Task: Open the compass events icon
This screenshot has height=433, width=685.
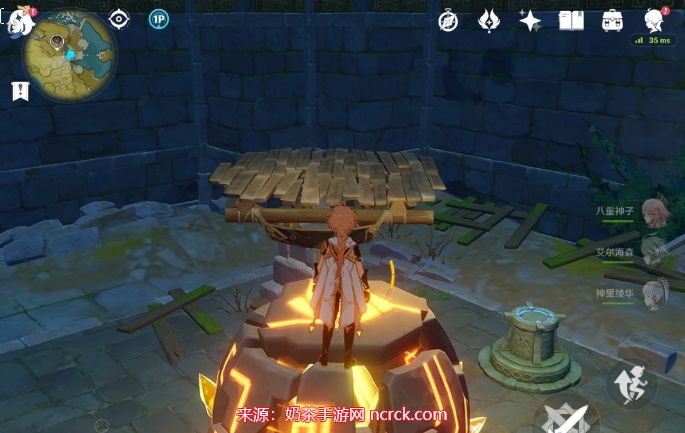Action: tap(447, 20)
